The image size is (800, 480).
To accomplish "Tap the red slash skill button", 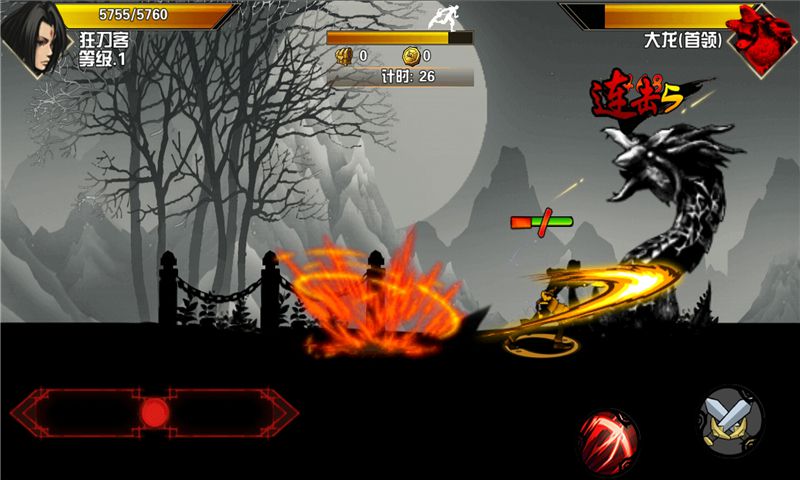I will click(609, 440).
